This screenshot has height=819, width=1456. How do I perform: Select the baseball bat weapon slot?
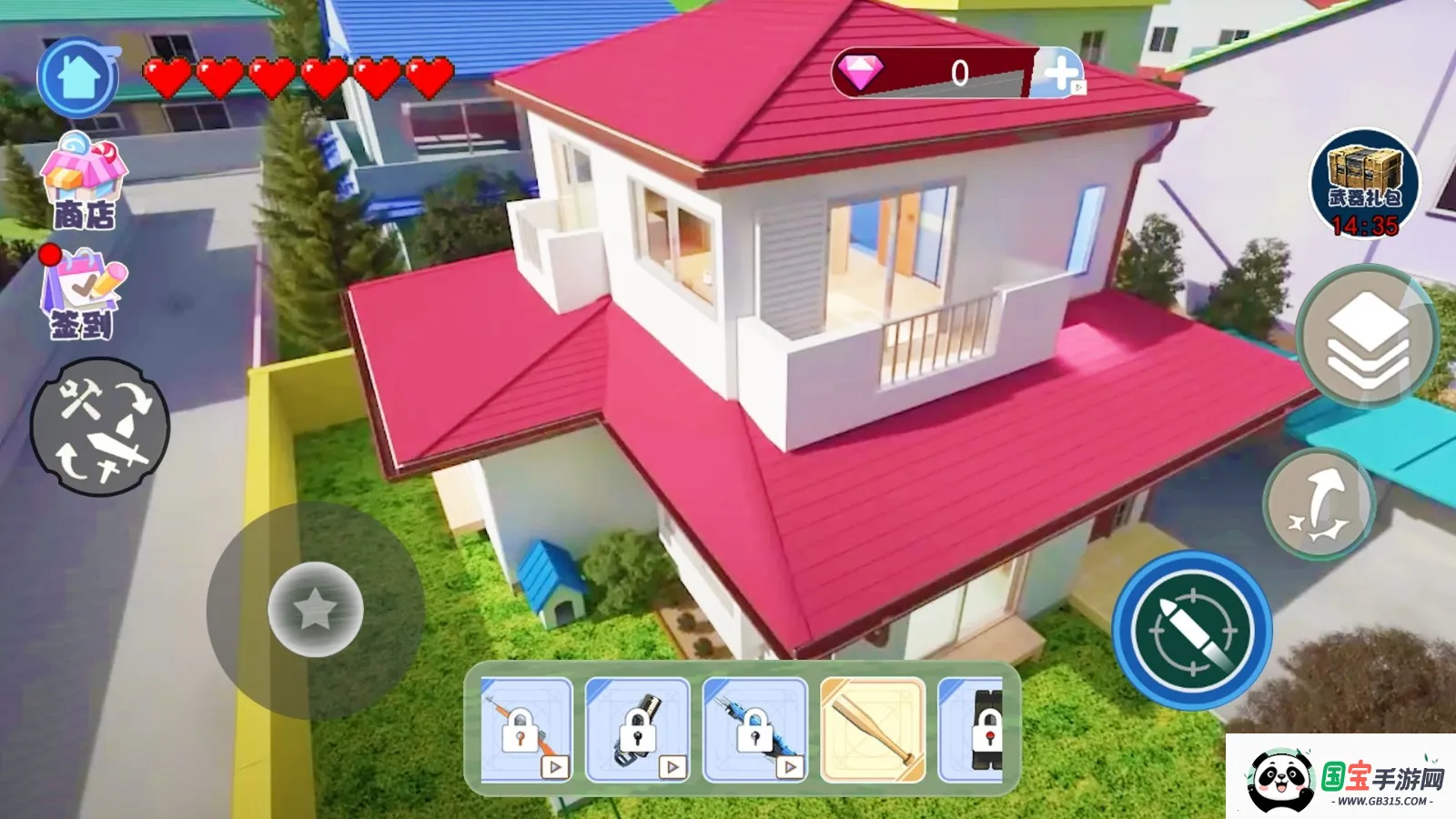[x=873, y=730]
